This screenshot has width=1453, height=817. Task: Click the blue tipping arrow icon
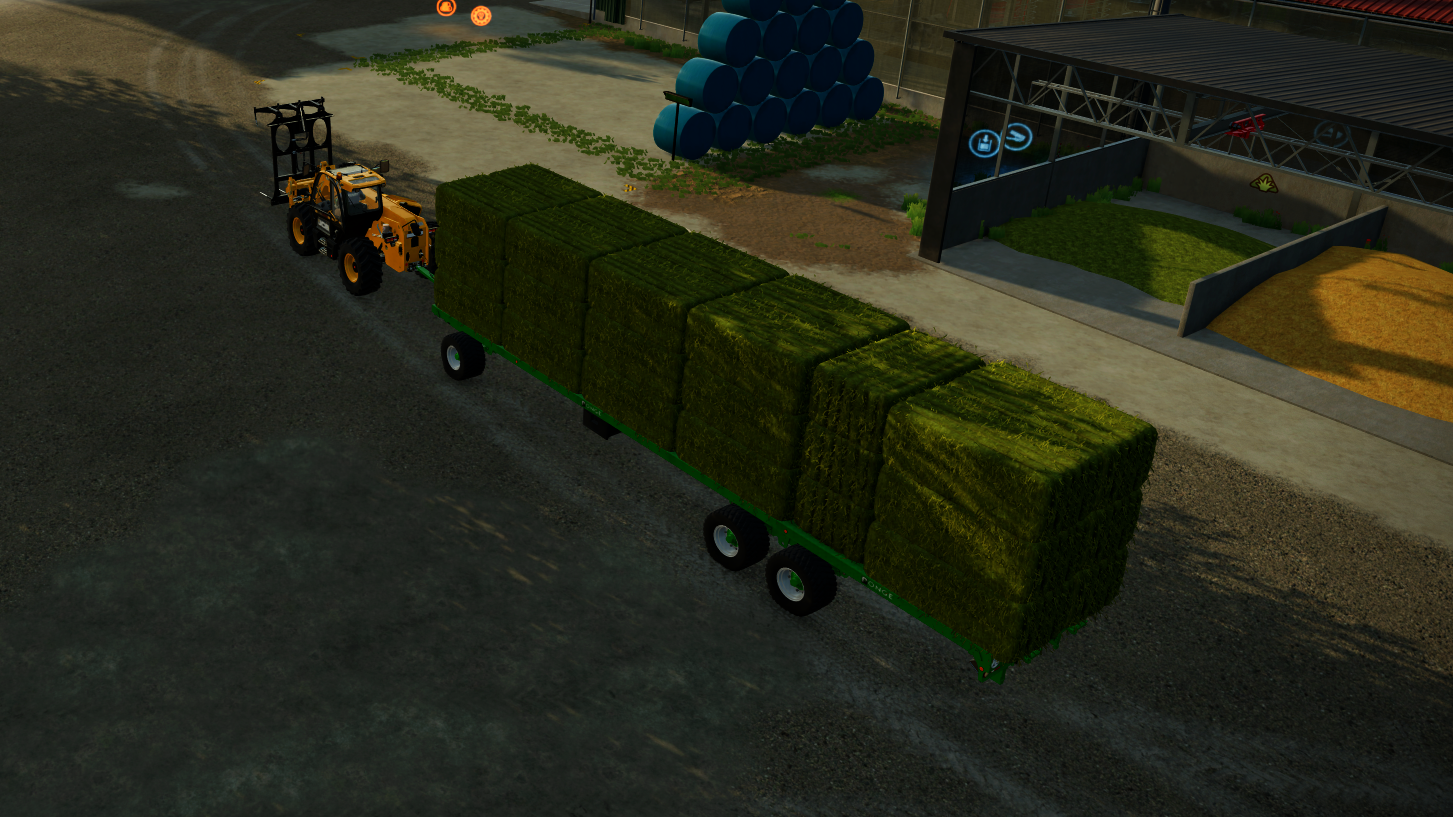[1016, 137]
